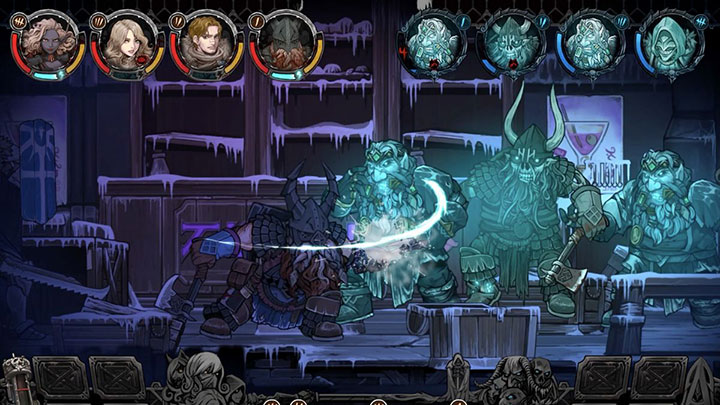The width and height of the screenshot is (720, 405).
Task: Choose the brown-haired man party portrait
Action: (202, 40)
